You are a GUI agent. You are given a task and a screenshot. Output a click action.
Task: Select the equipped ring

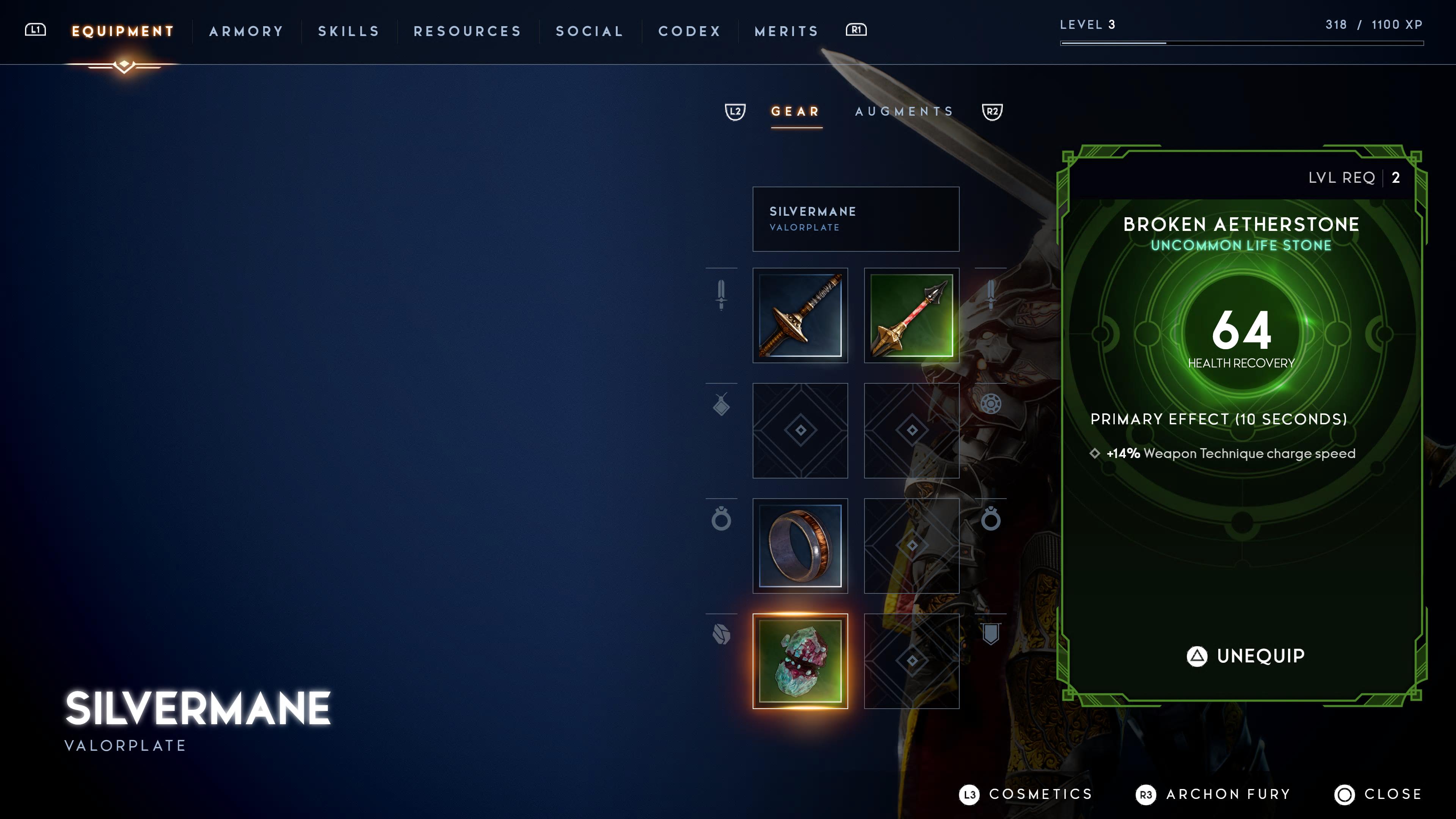pos(800,546)
